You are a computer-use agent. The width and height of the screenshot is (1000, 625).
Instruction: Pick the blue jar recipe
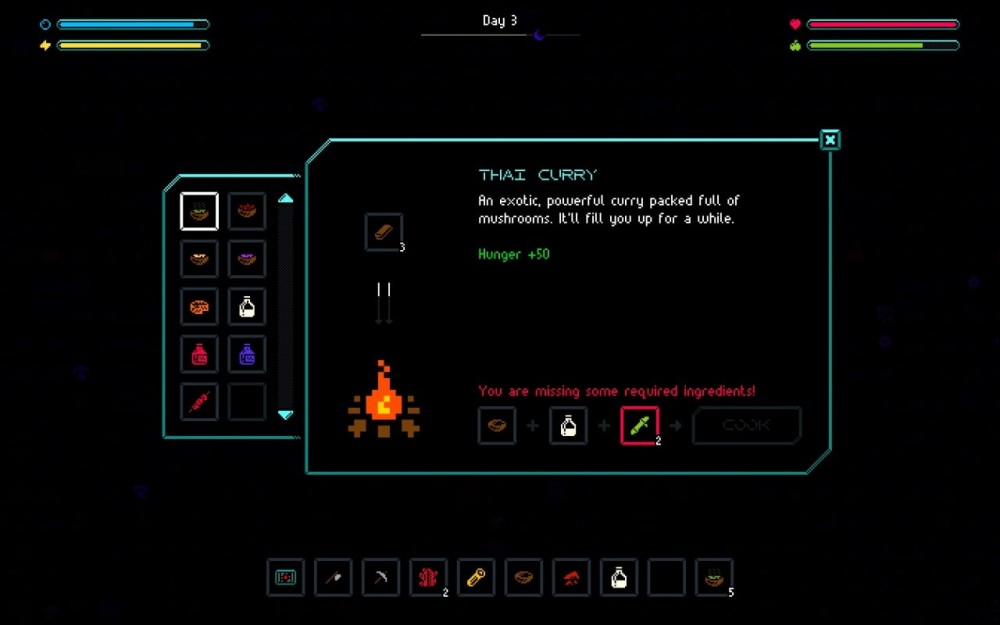[247, 354]
